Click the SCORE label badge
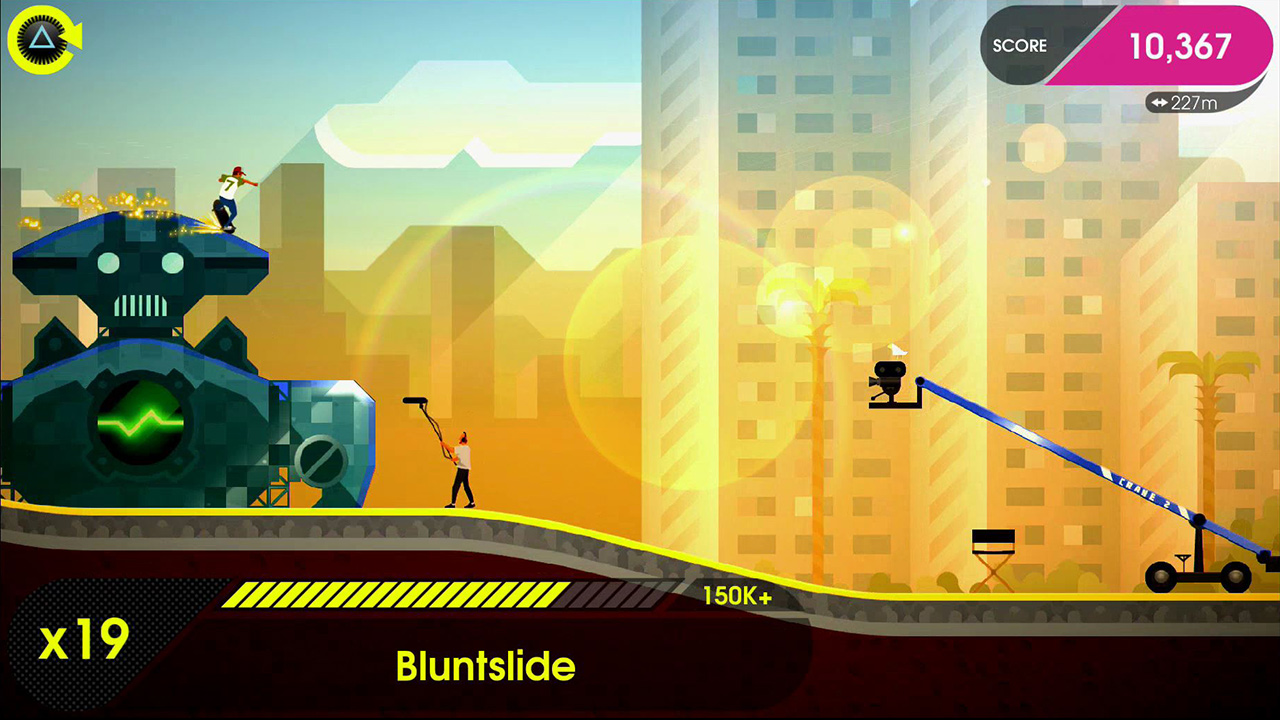Image resolution: width=1280 pixels, height=720 pixels. tap(1018, 45)
